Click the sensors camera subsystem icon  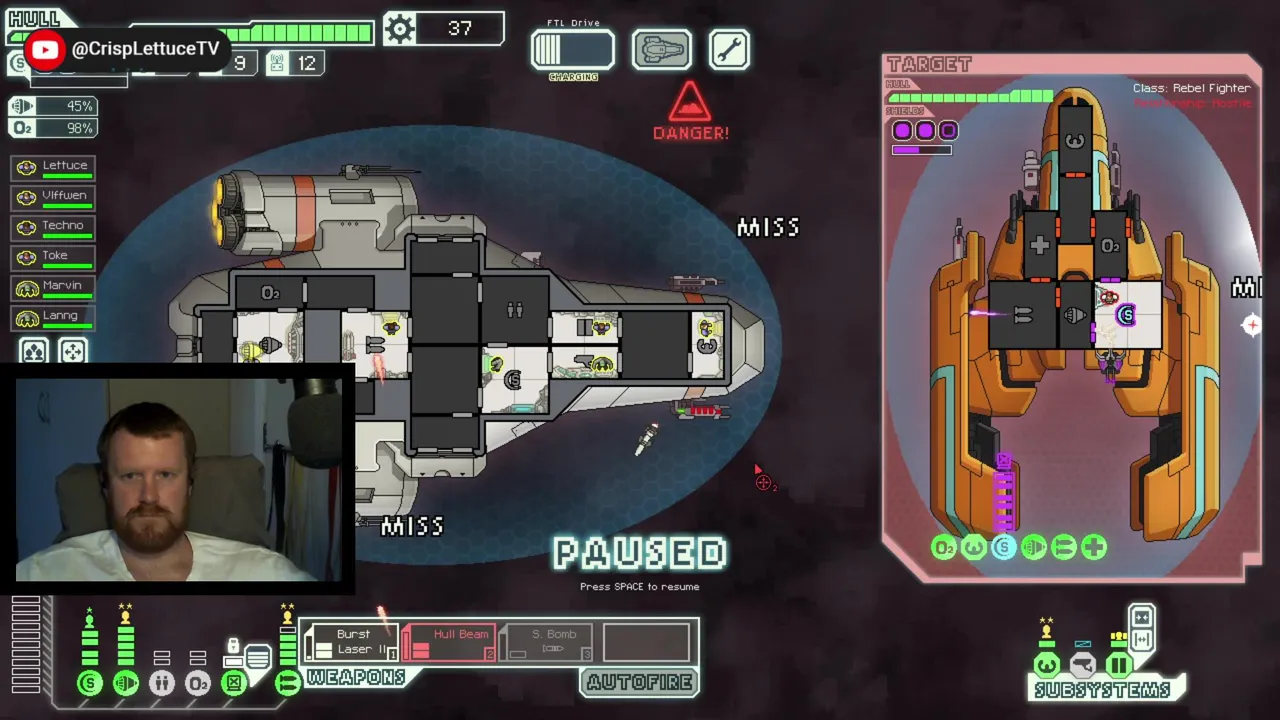point(1082,665)
